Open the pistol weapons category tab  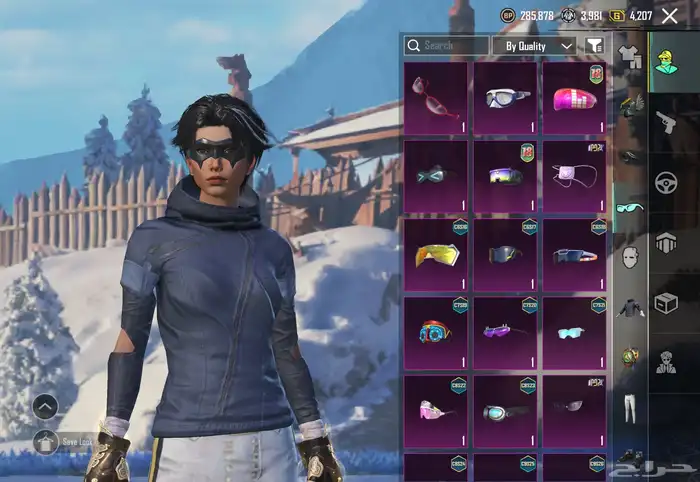664,122
